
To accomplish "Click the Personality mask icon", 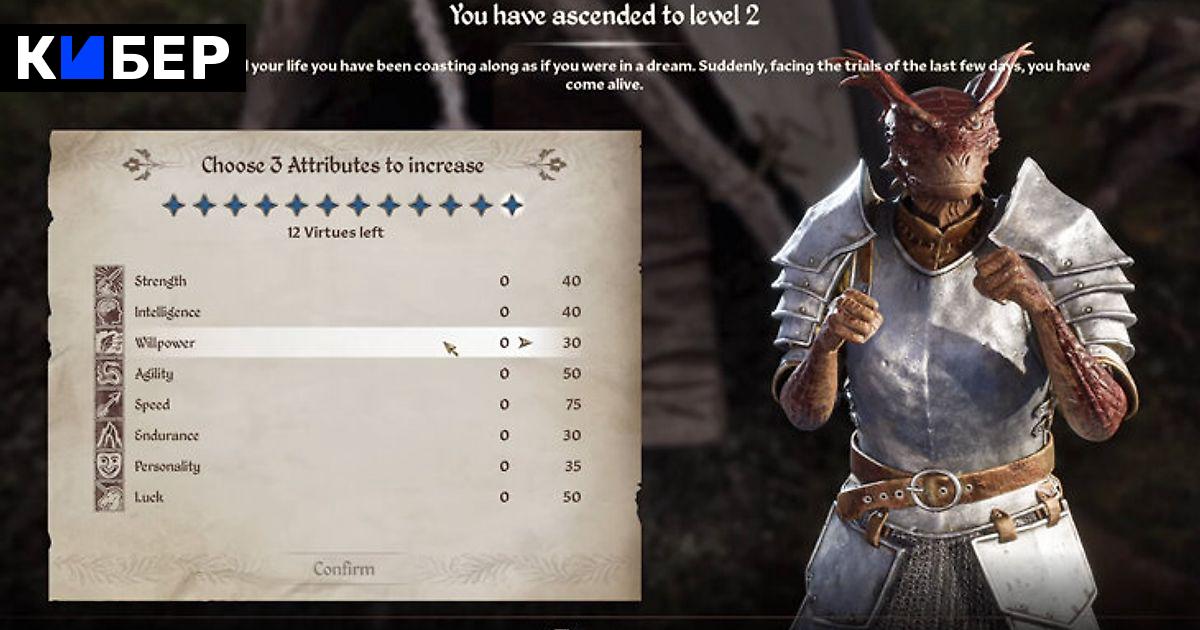I will tap(109, 467).
